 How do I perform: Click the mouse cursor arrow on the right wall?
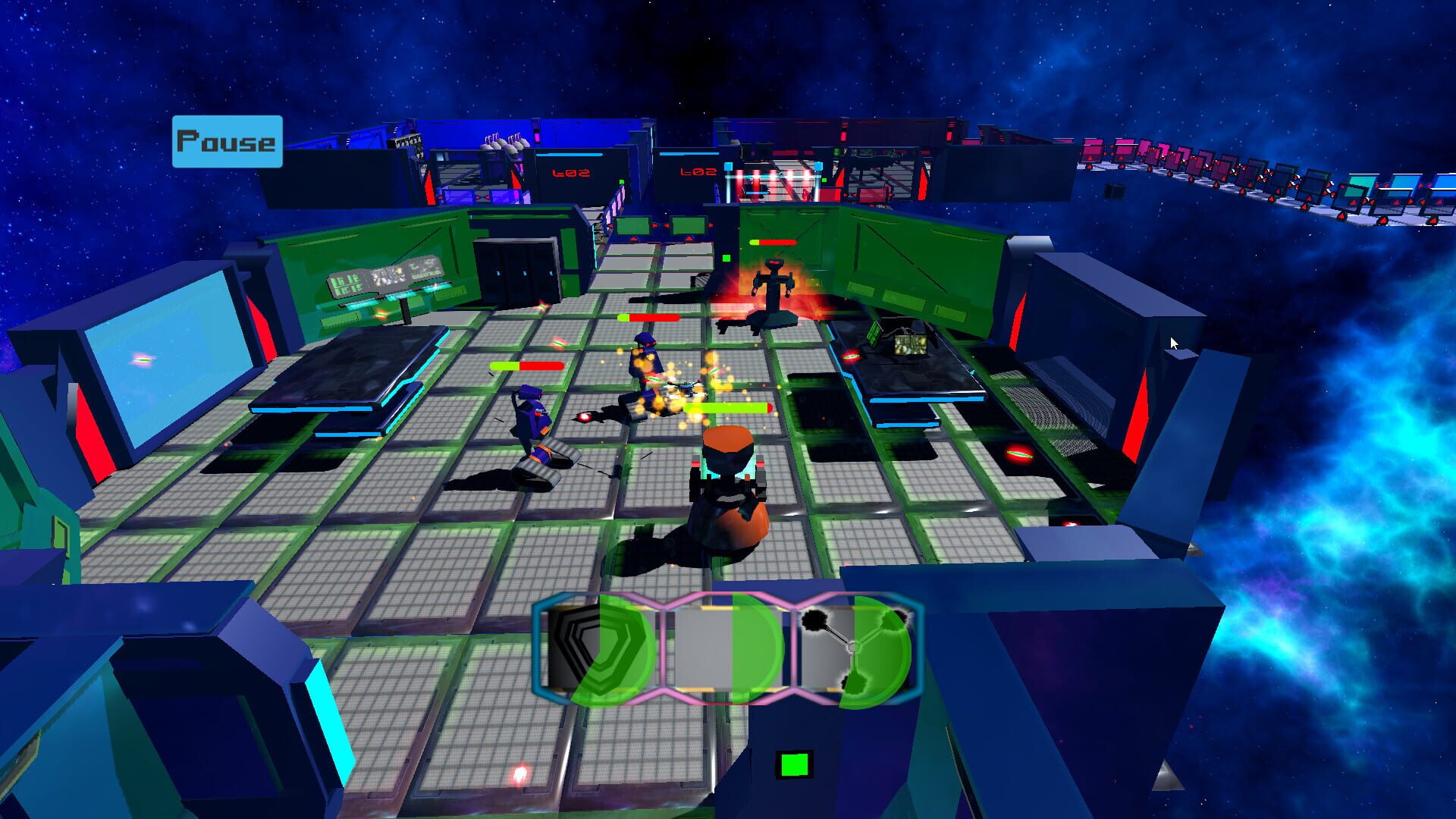(1172, 343)
